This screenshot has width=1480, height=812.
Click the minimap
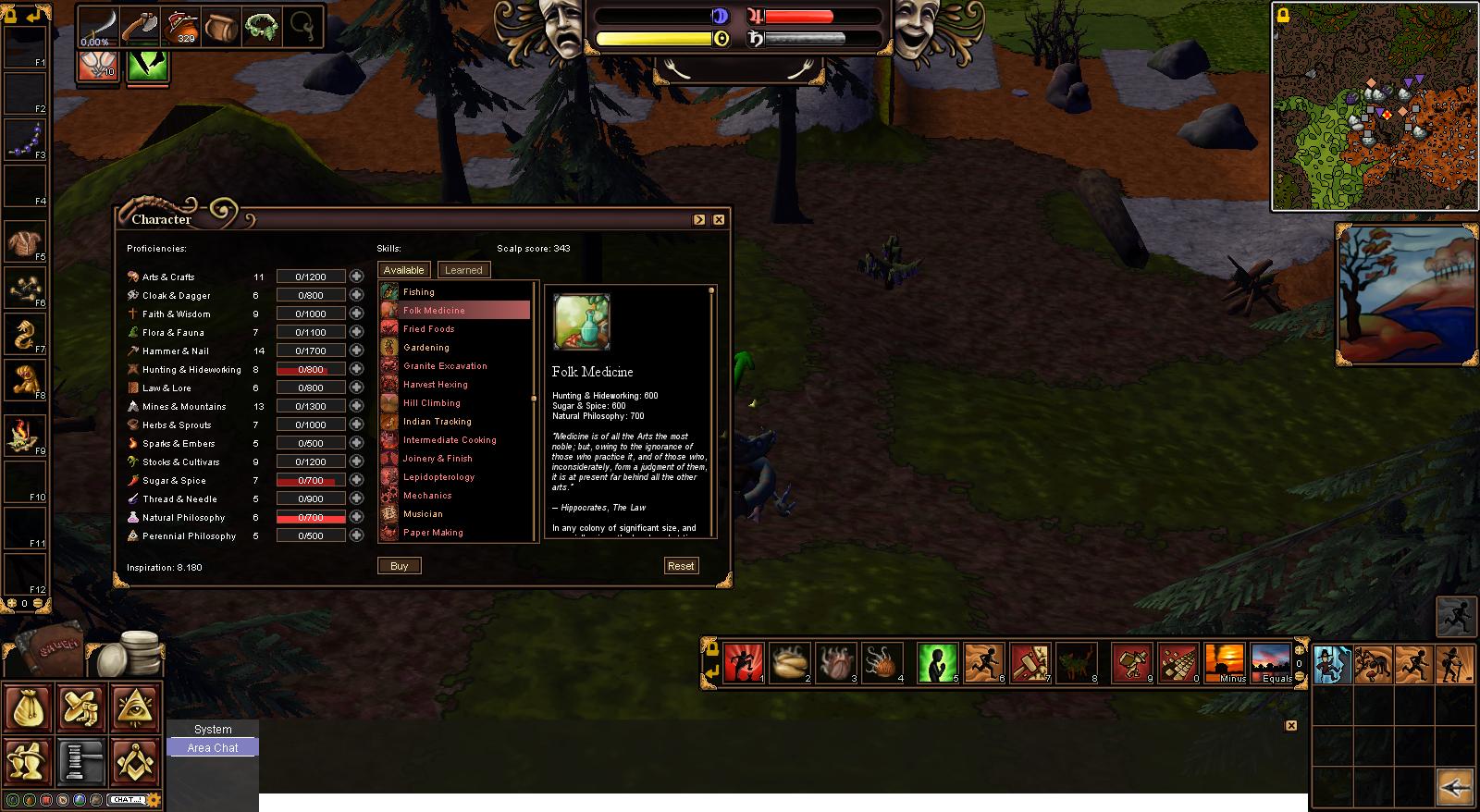click(x=1375, y=106)
